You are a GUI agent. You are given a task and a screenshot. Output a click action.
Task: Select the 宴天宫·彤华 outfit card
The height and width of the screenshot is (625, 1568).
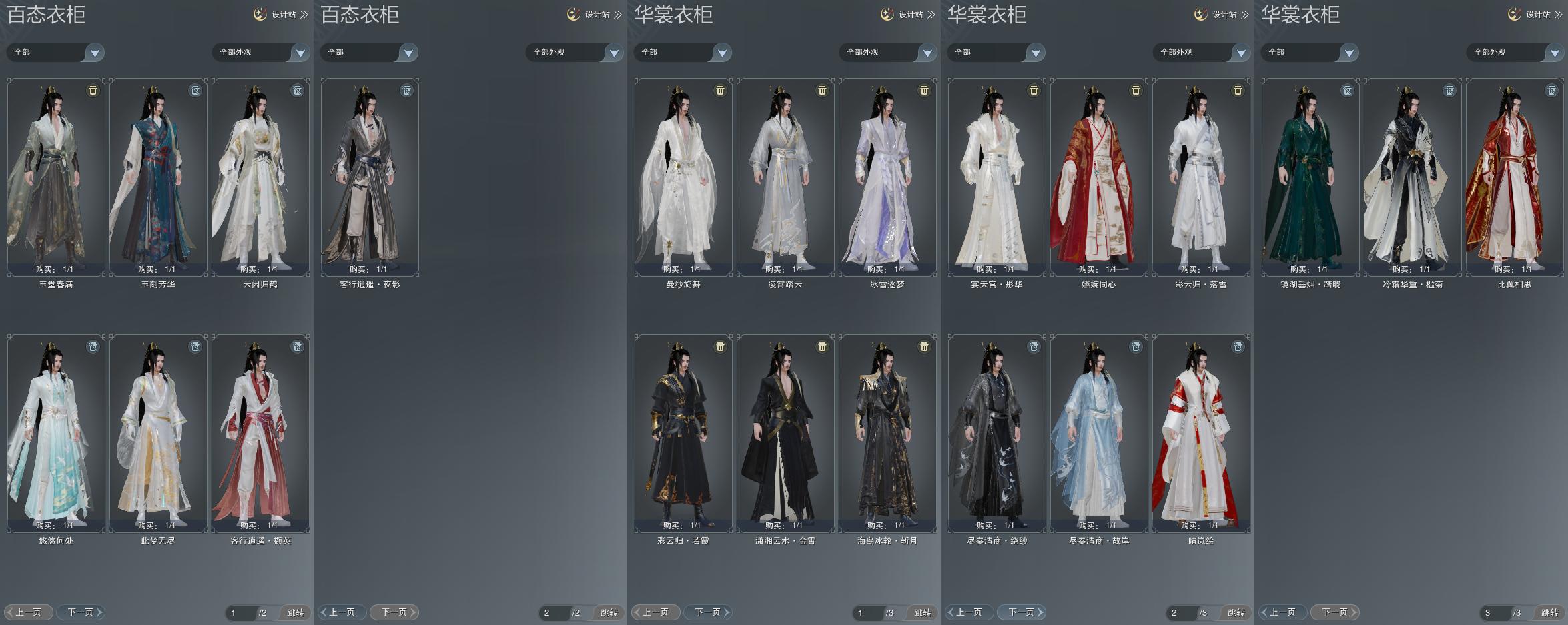coord(997,177)
